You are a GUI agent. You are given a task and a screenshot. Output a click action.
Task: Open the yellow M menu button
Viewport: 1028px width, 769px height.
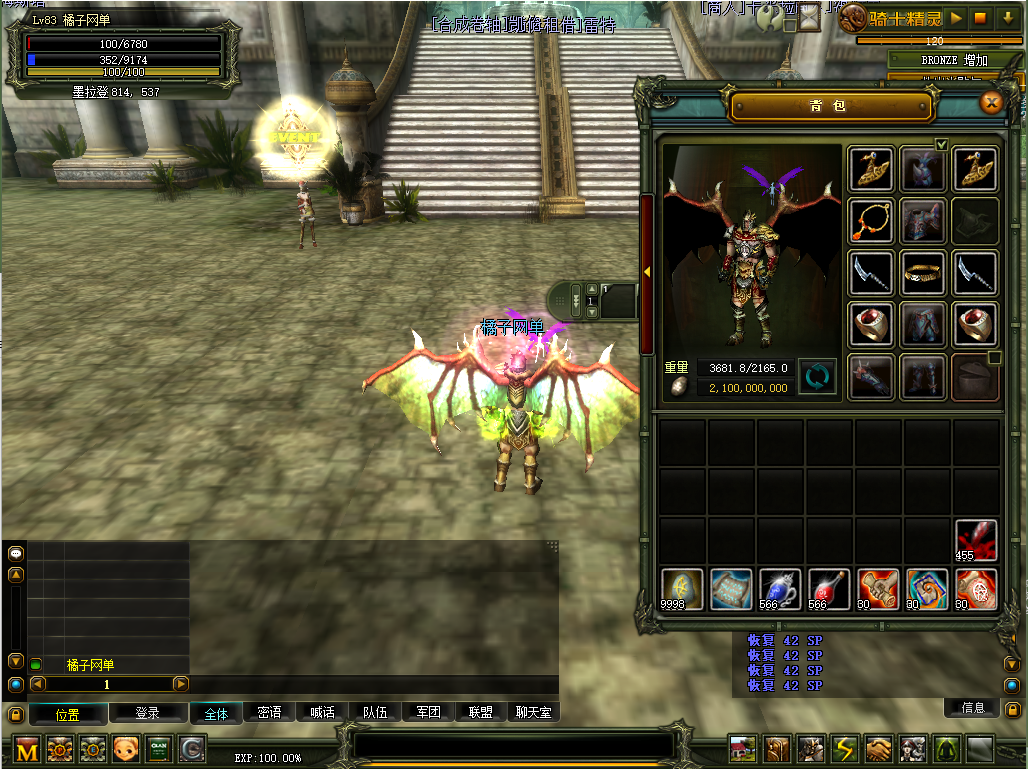click(27, 748)
